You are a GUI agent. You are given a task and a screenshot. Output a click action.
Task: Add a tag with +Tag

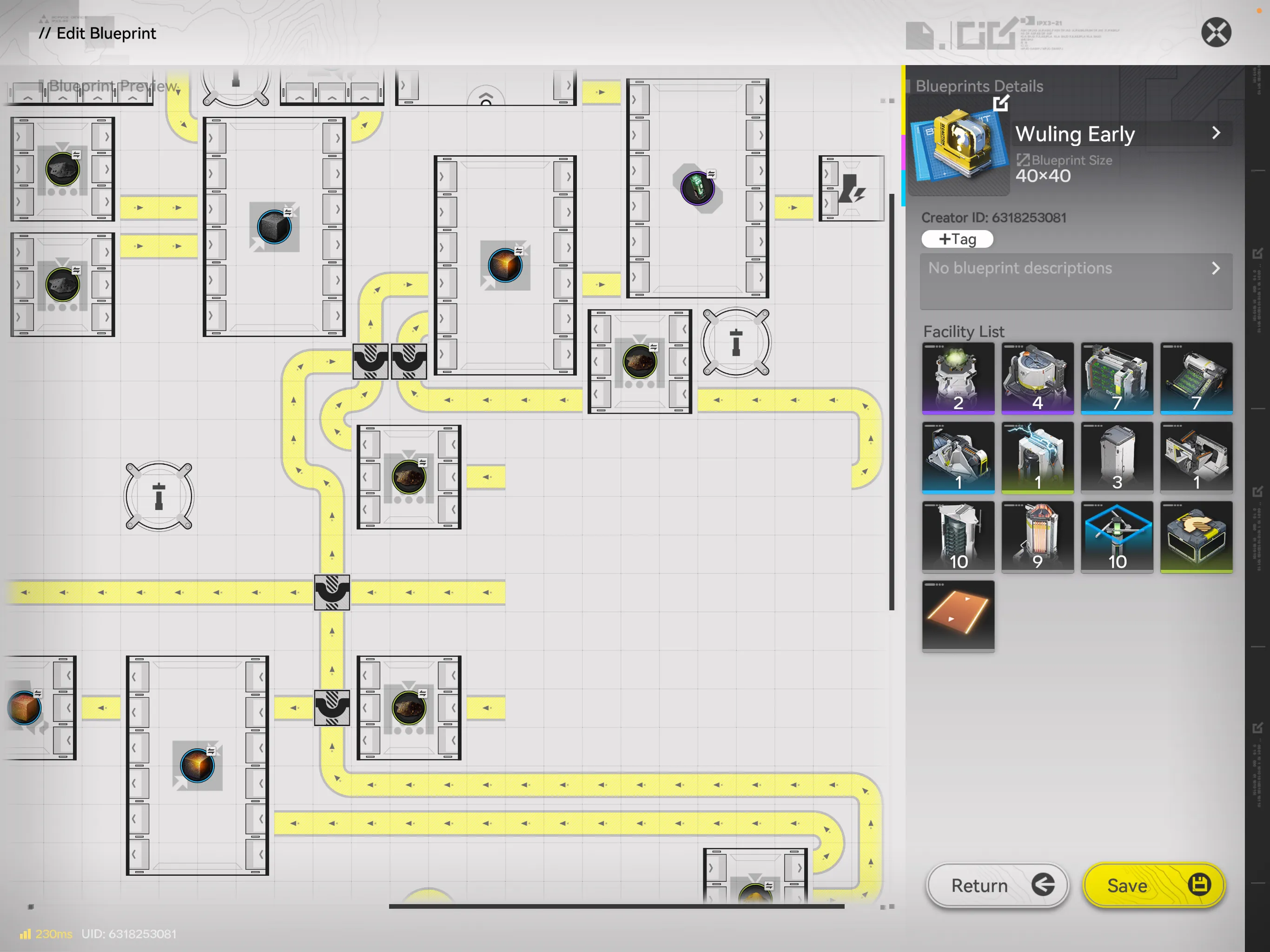[957, 239]
